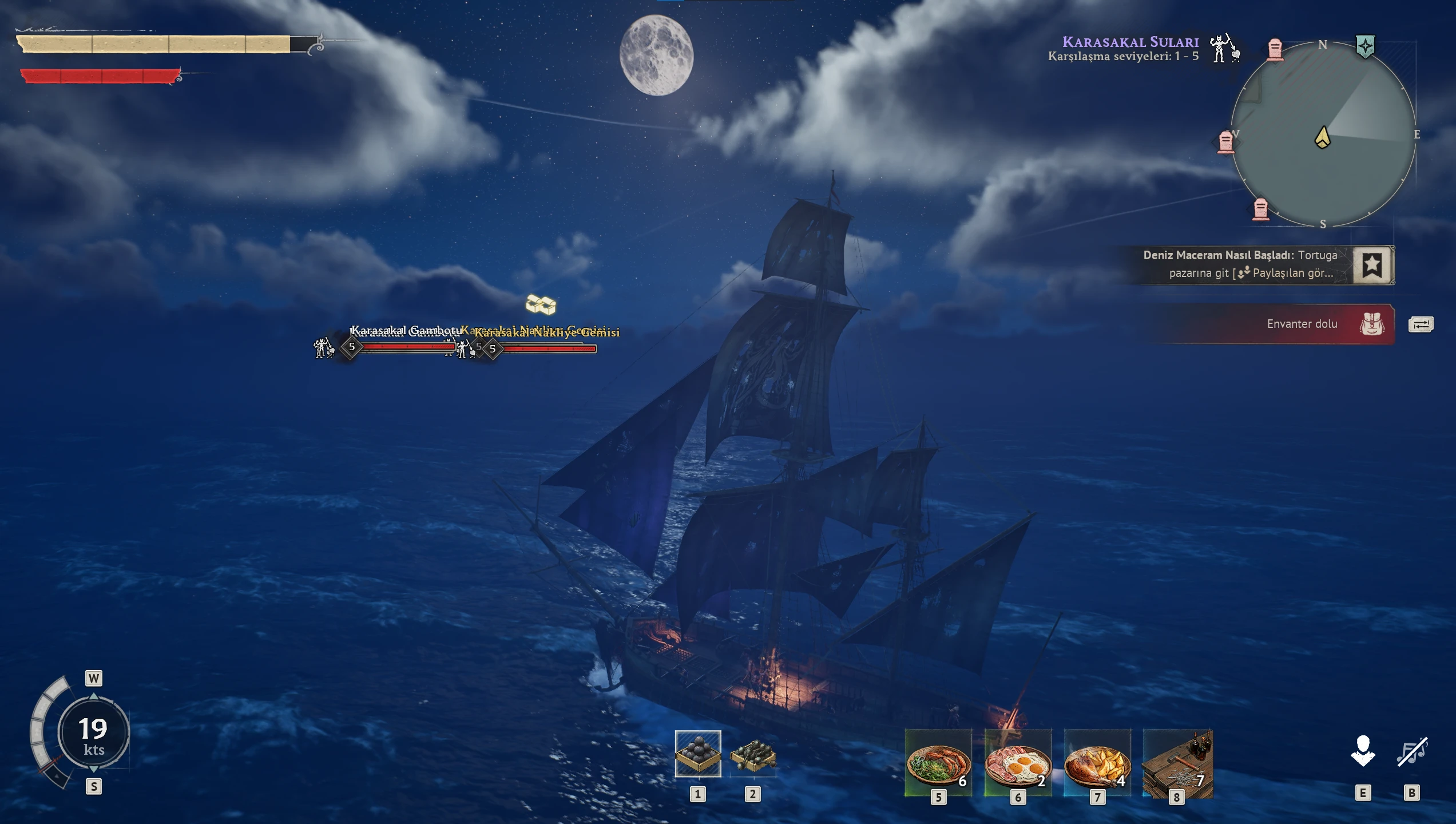
Task: Click the teal star marker on minimap
Action: (x=1366, y=46)
